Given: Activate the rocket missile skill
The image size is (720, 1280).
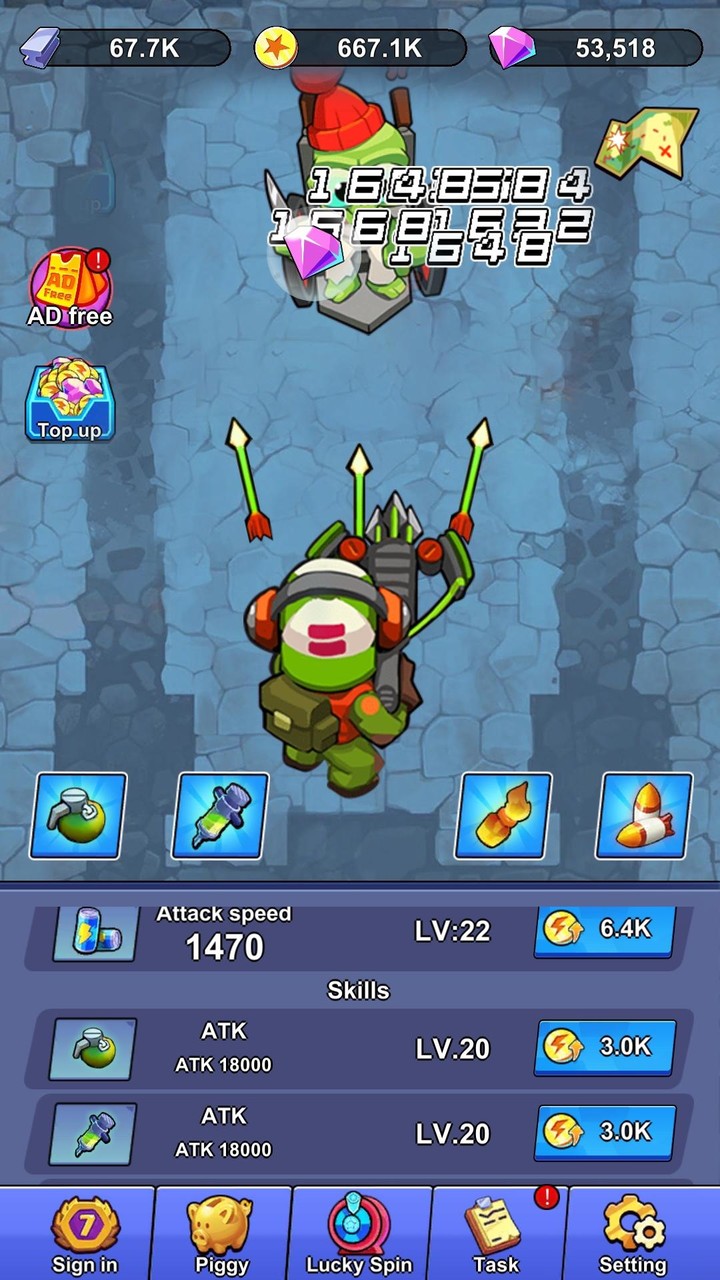Looking at the screenshot, I should click(644, 816).
